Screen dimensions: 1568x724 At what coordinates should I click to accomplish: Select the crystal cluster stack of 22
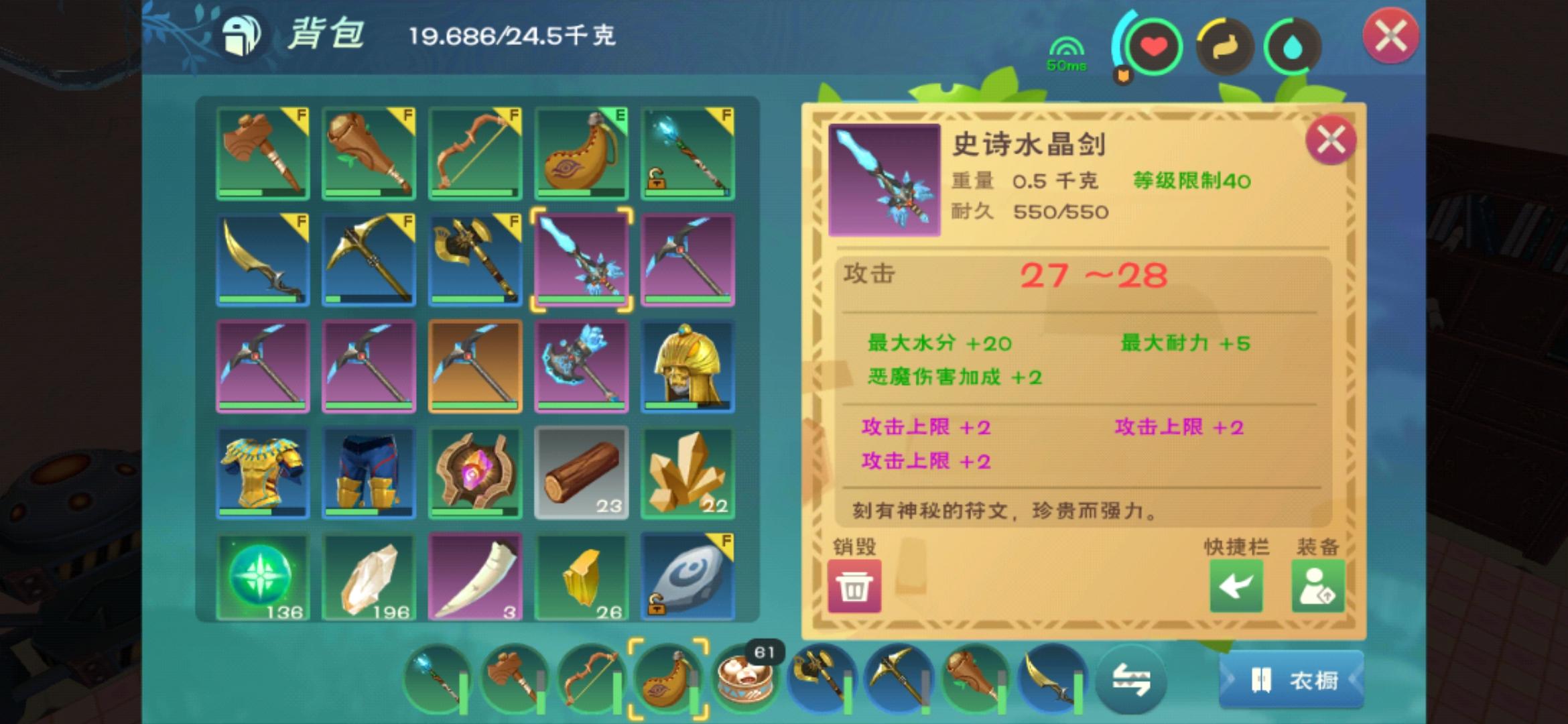(688, 473)
